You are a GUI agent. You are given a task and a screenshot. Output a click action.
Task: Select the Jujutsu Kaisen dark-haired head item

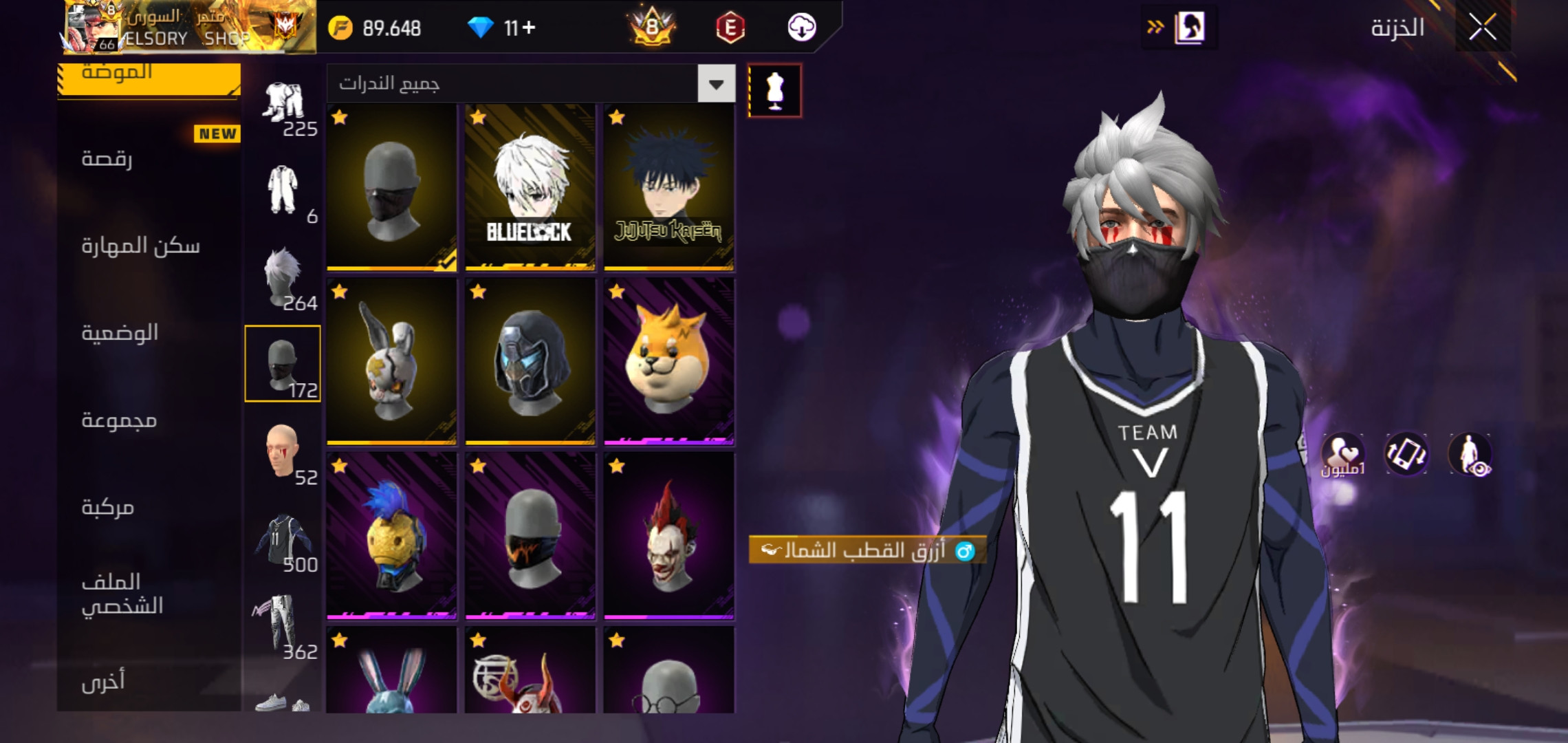click(668, 187)
